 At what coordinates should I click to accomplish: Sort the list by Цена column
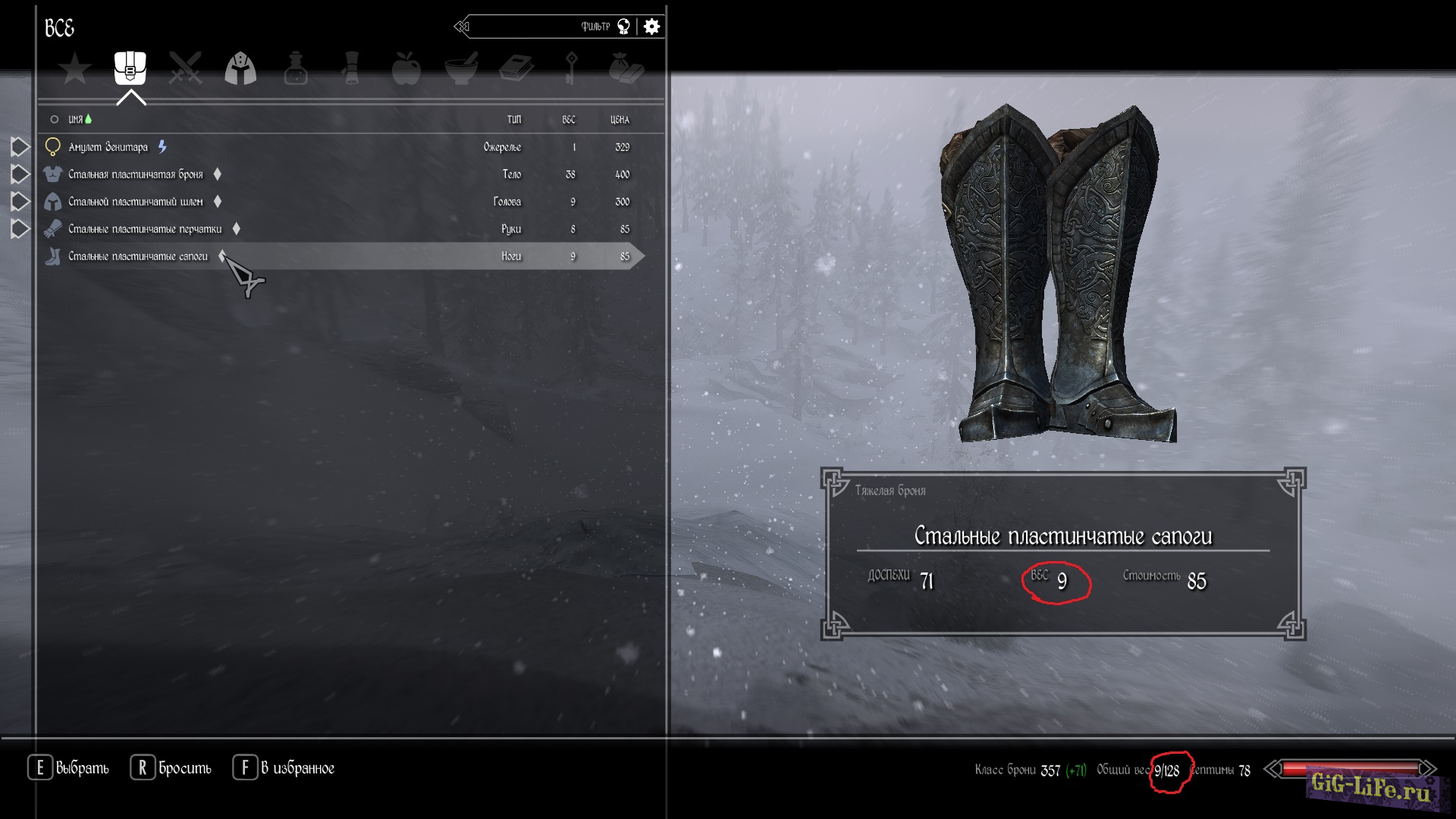tap(620, 120)
